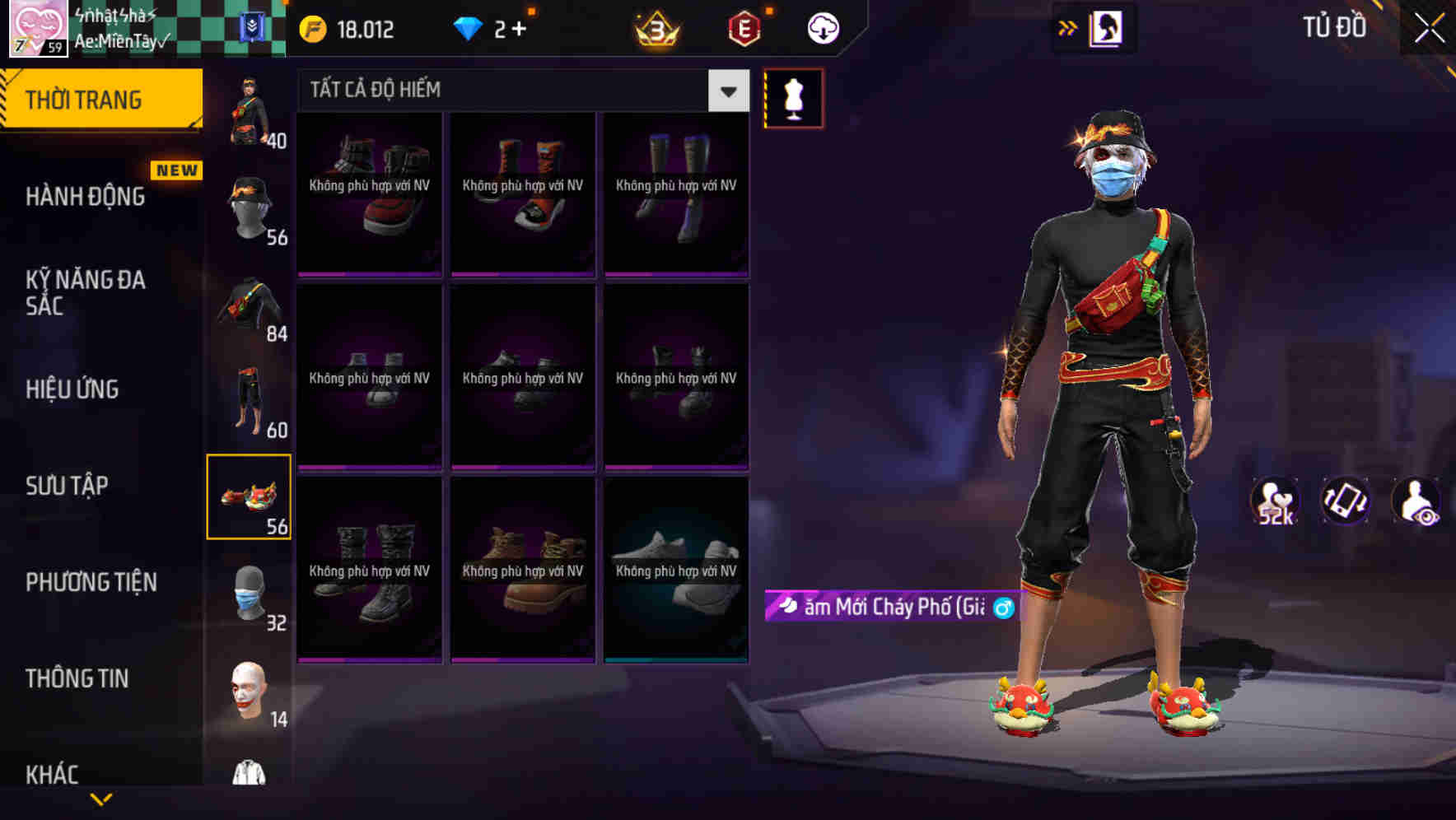This screenshot has width=1456, height=820.
Task: Click the 52k likes heart icon
Action: click(x=1274, y=498)
